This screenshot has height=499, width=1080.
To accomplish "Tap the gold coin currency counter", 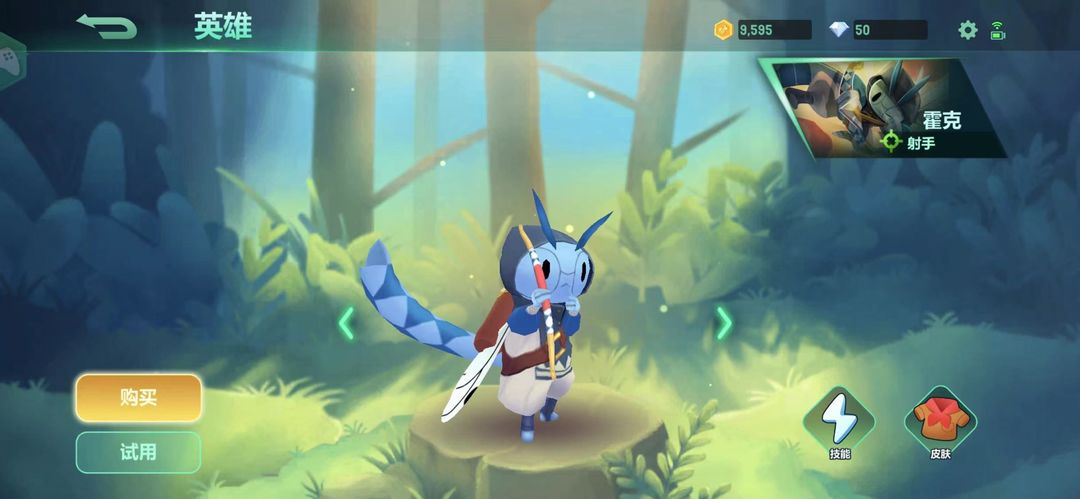I will point(762,30).
